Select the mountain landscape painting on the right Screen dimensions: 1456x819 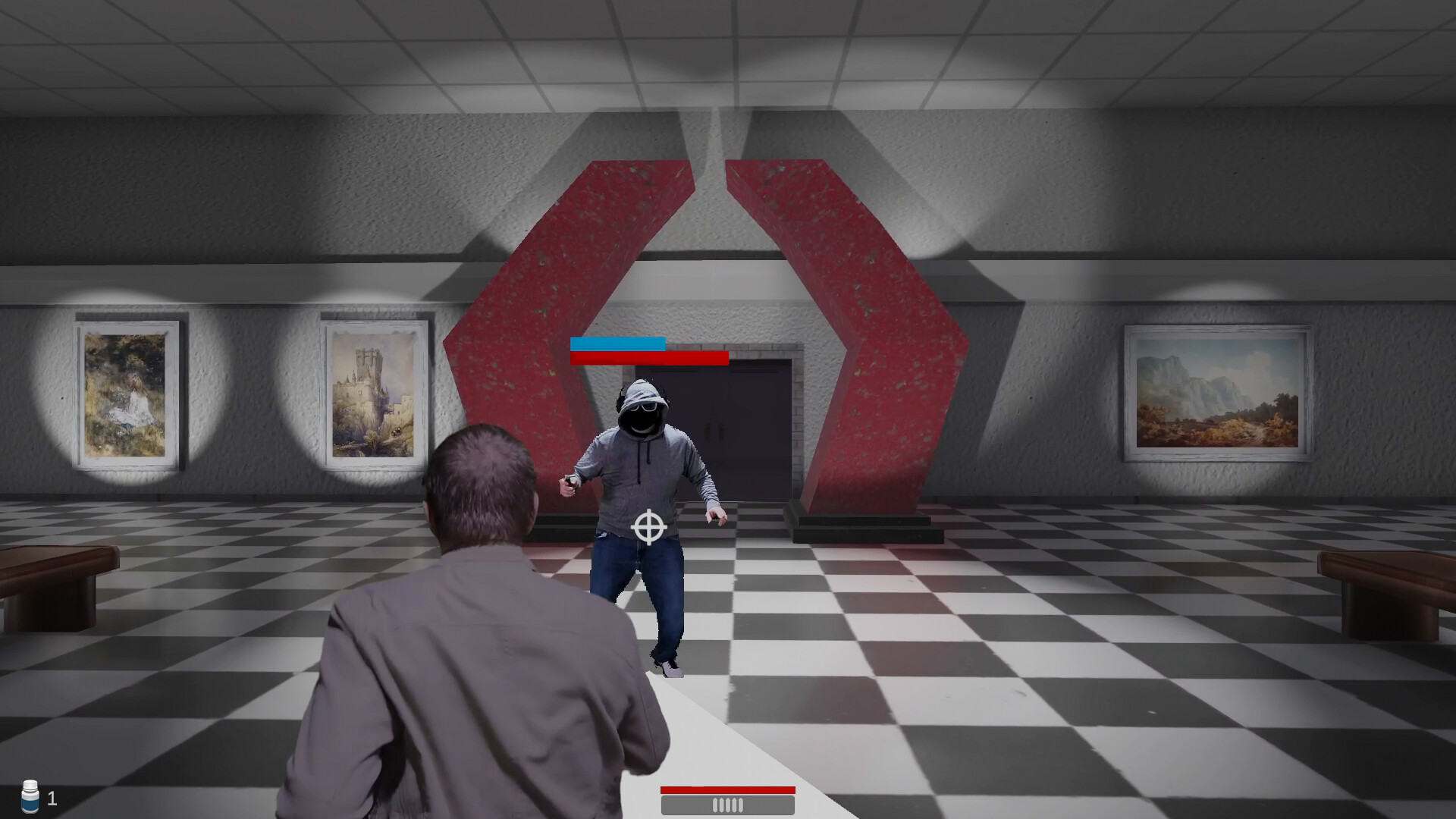pyautogui.click(x=1219, y=394)
